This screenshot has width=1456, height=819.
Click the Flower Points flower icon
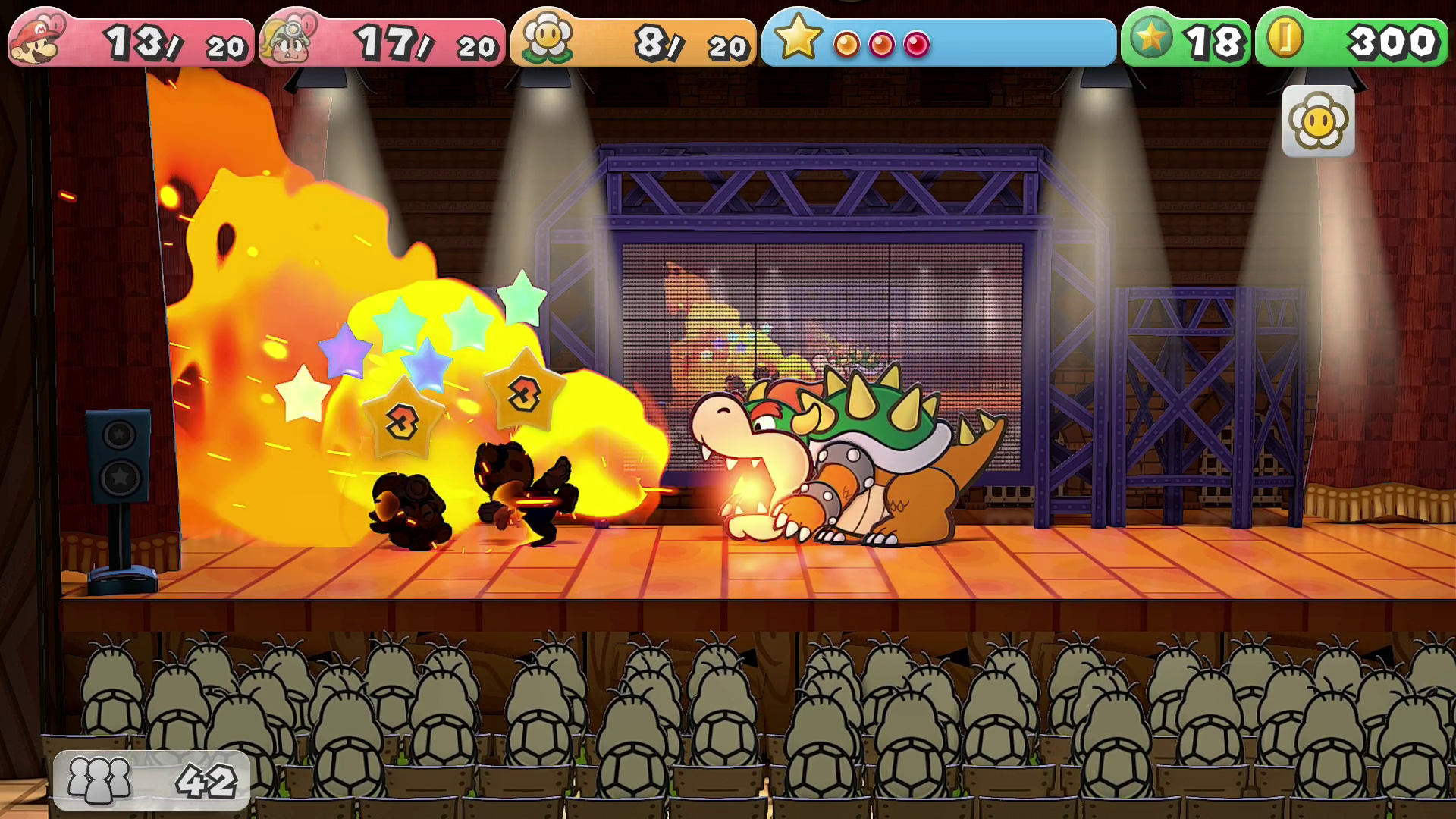pos(548,38)
